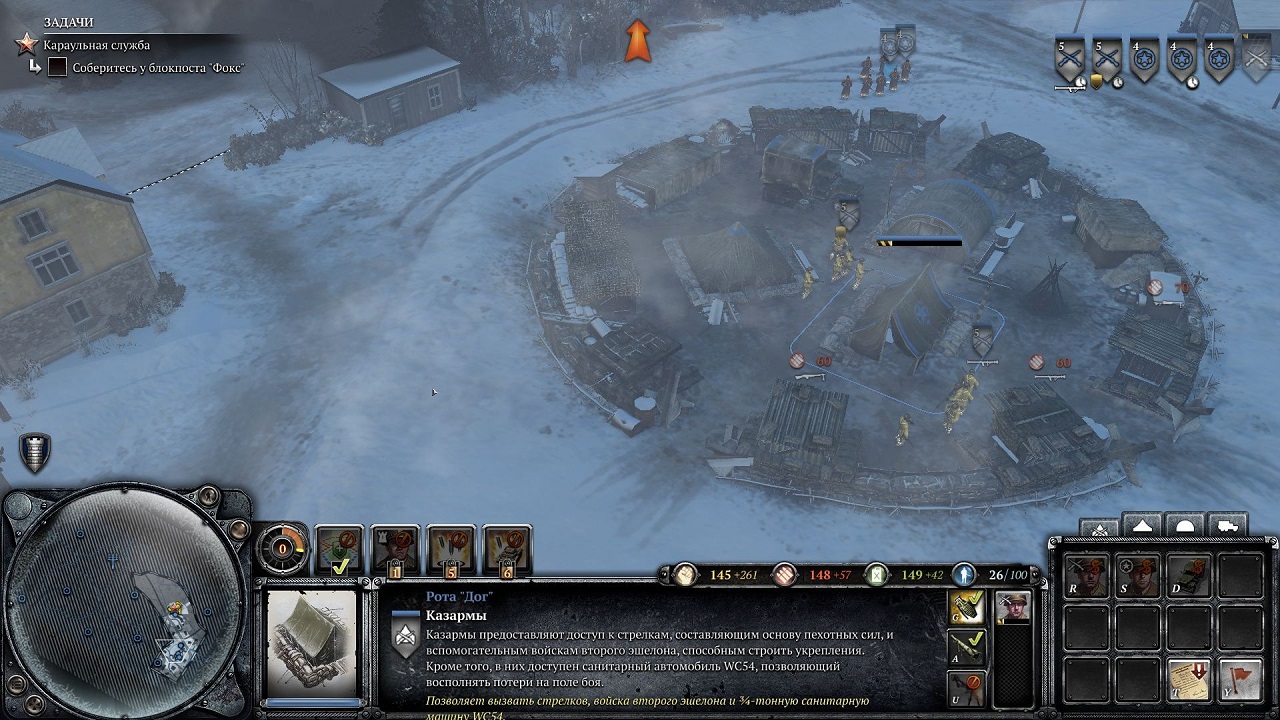The width and height of the screenshot is (1280, 720).
Task: Switch to the dome-shaped building tab
Action: pos(1185,526)
